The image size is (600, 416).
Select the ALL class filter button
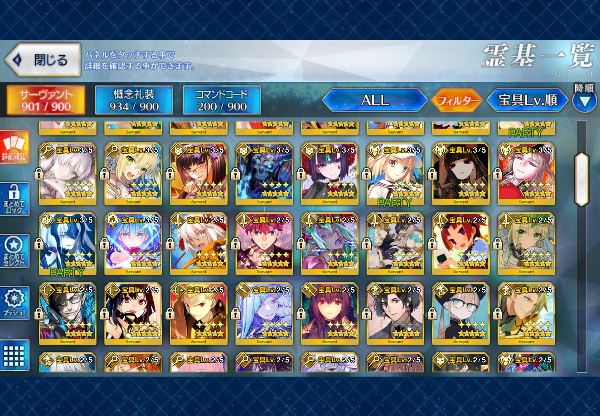[x=373, y=100]
